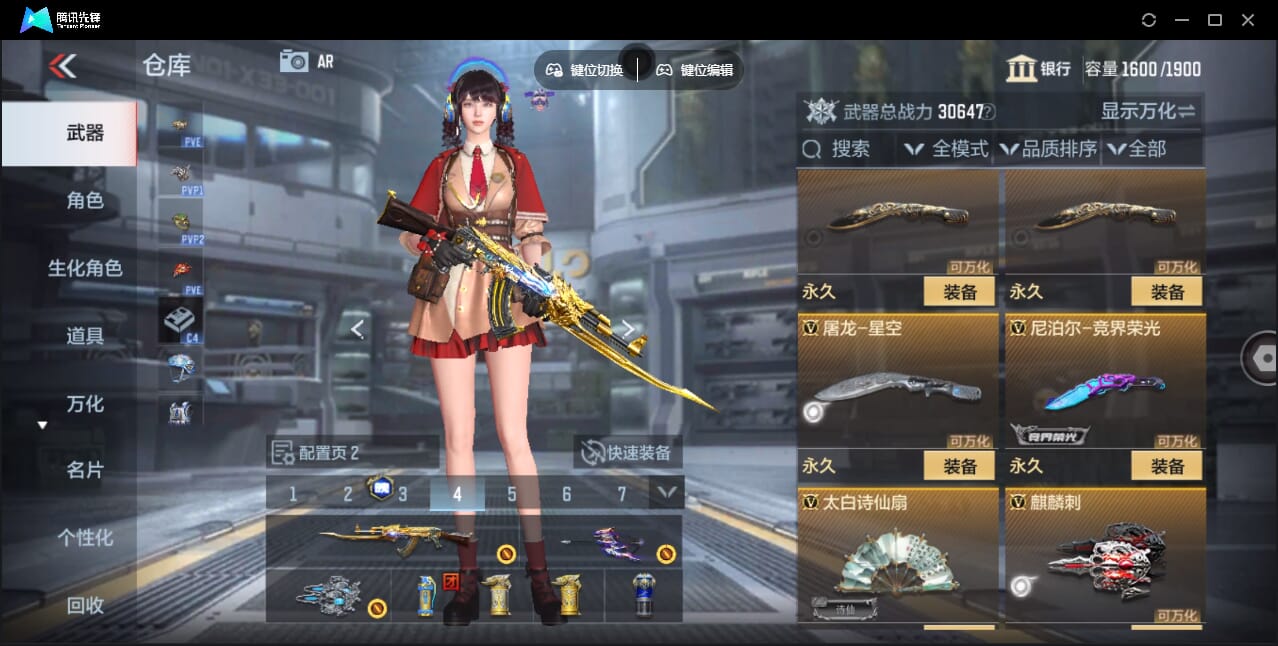Open the 回收 recycle section
Image resolution: width=1278 pixels, height=646 pixels.
(85, 605)
